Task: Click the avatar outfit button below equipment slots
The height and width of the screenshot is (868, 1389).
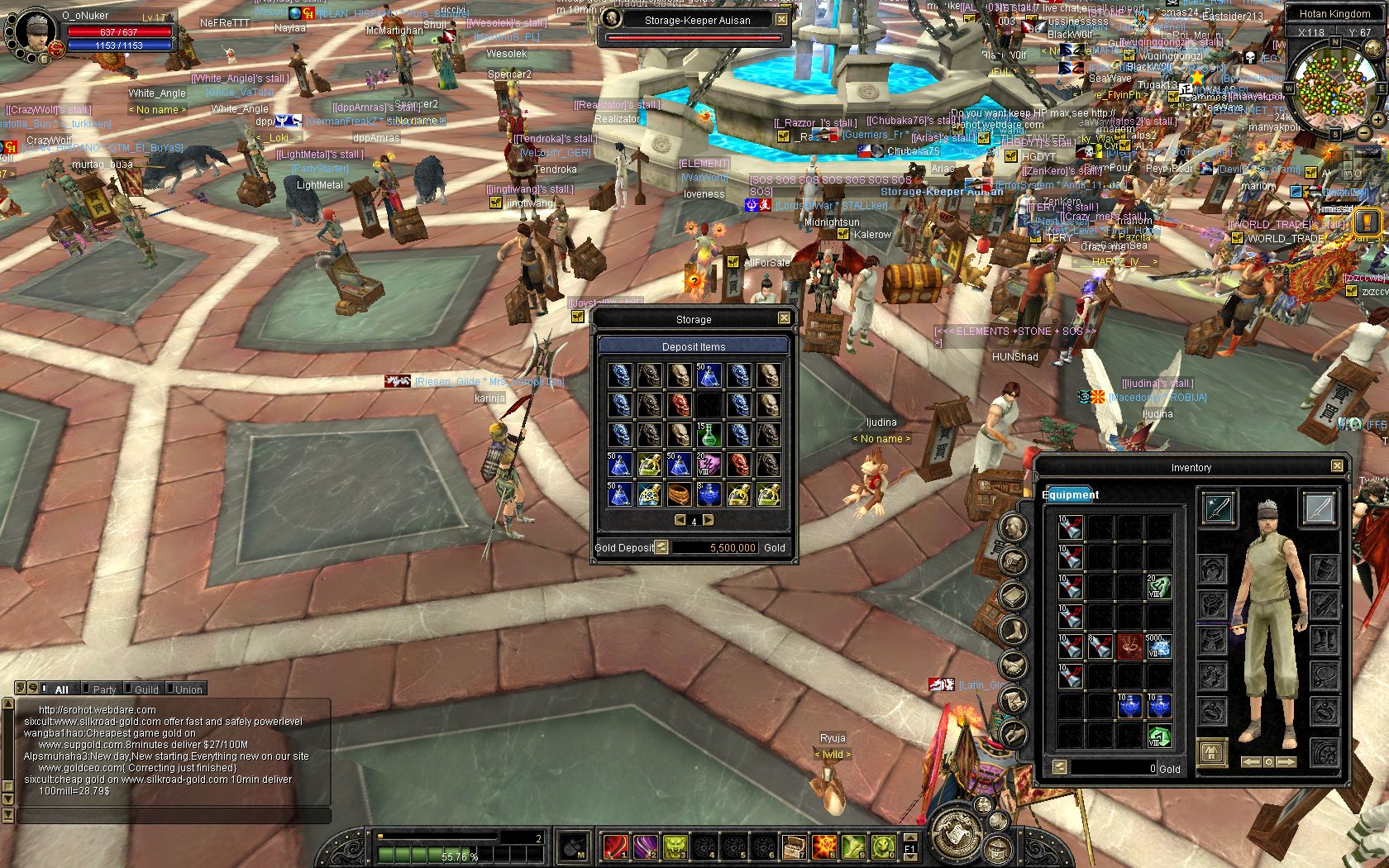Action: click(1212, 752)
